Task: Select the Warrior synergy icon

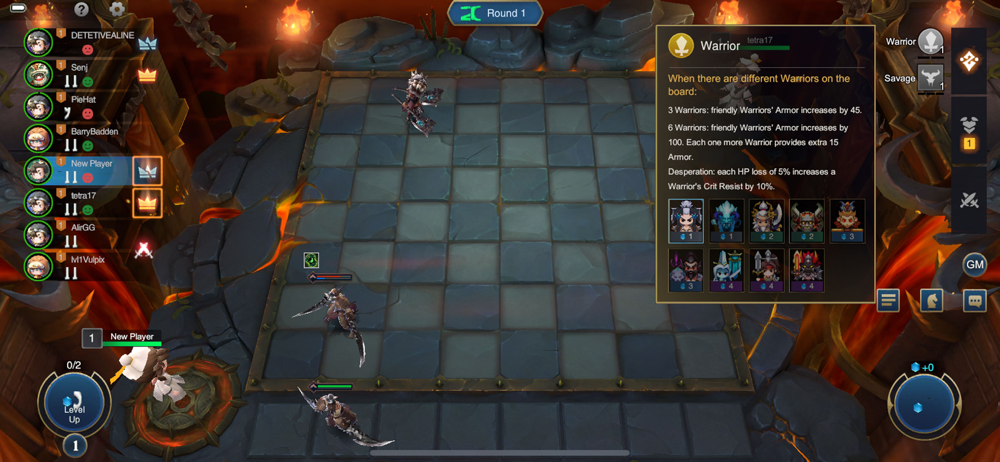Action: 930,43
